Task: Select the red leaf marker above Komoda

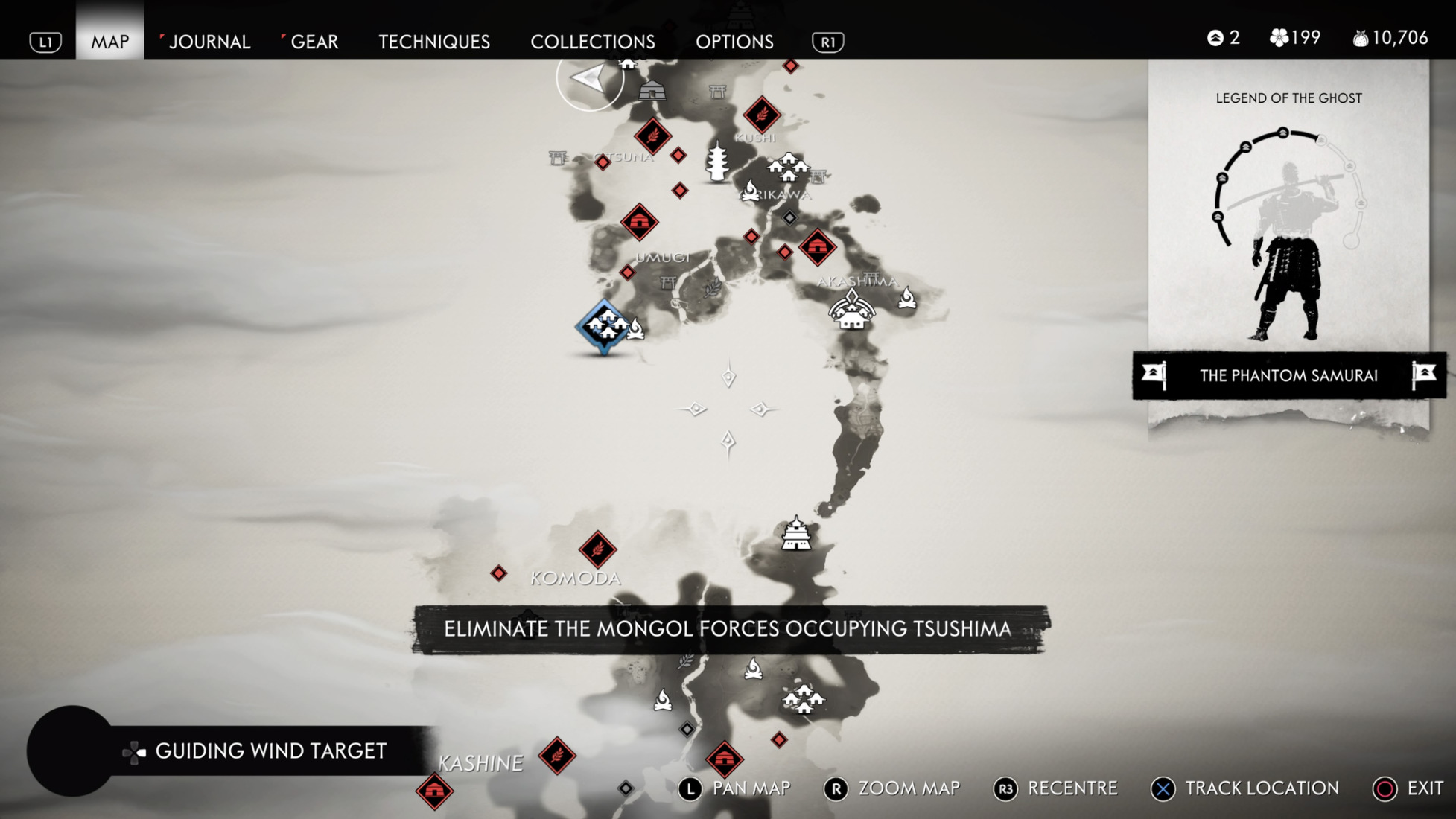Action: click(597, 550)
